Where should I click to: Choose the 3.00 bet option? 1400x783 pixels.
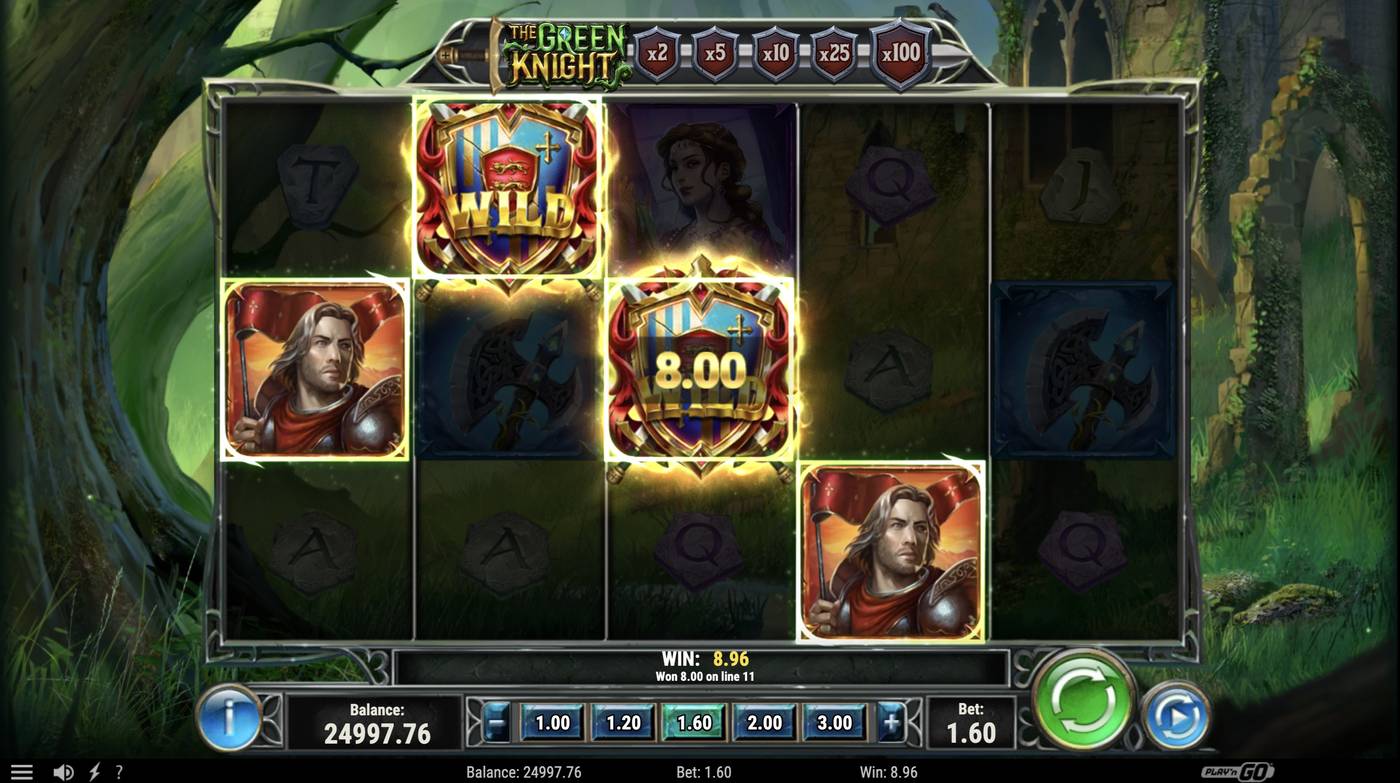[x=835, y=721]
